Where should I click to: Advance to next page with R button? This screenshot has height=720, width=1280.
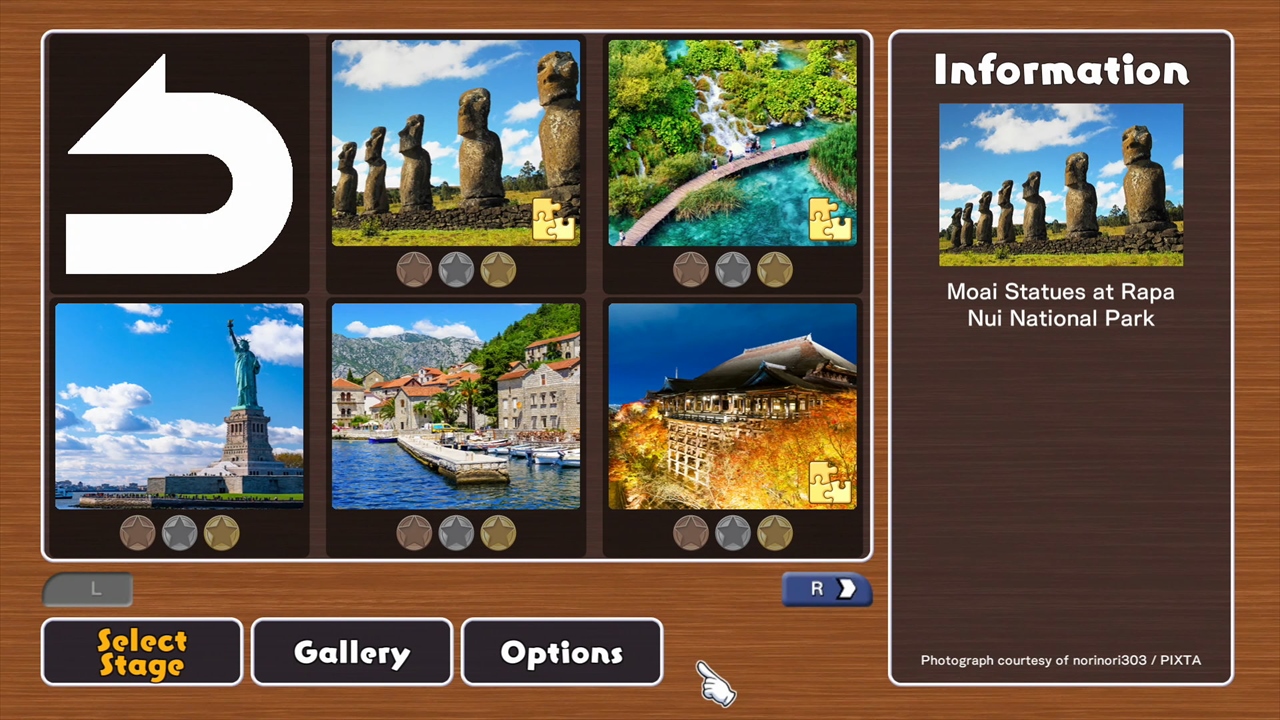pos(826,589)
